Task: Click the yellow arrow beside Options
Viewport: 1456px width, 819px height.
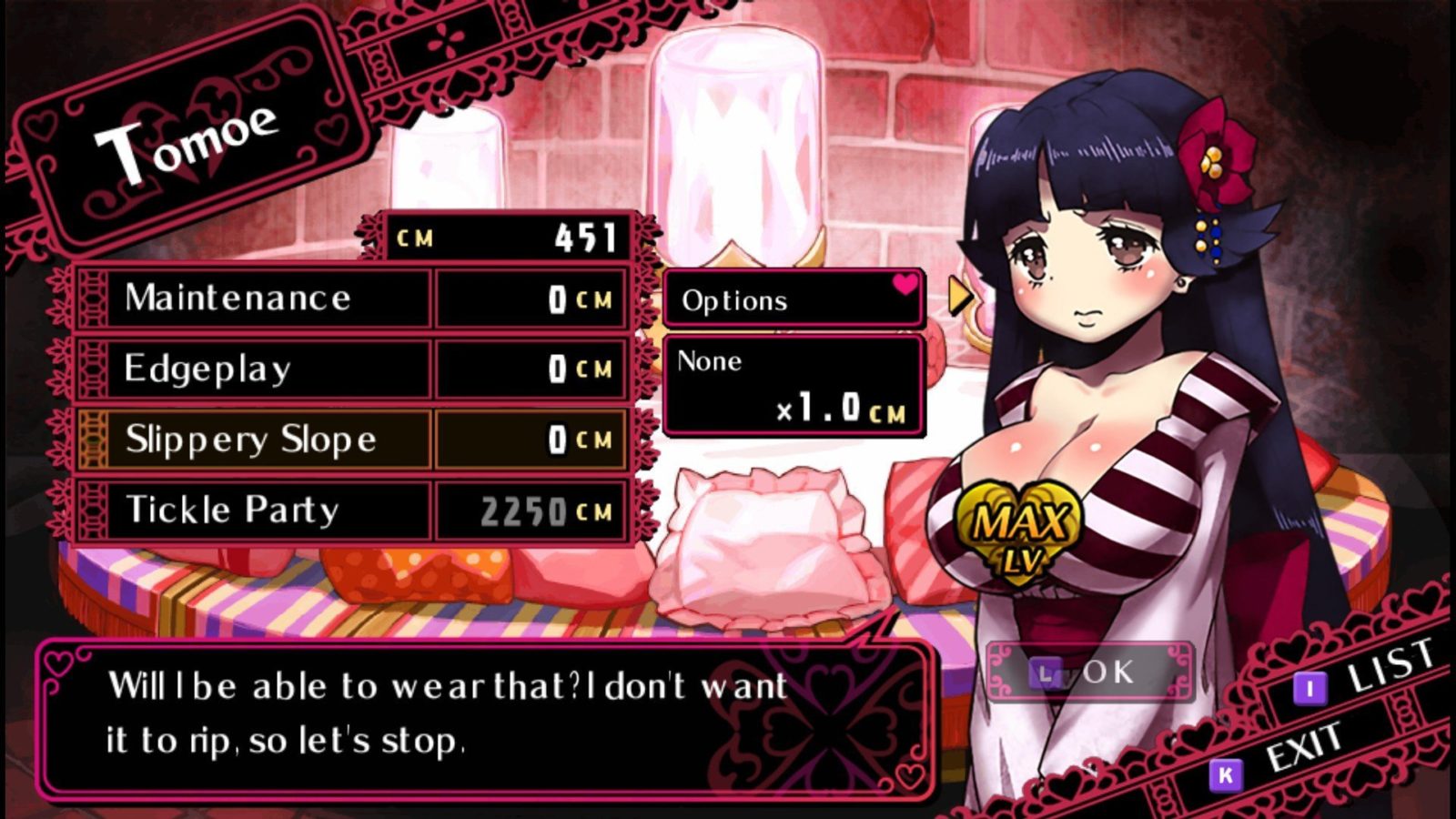Action: (959, 295)
